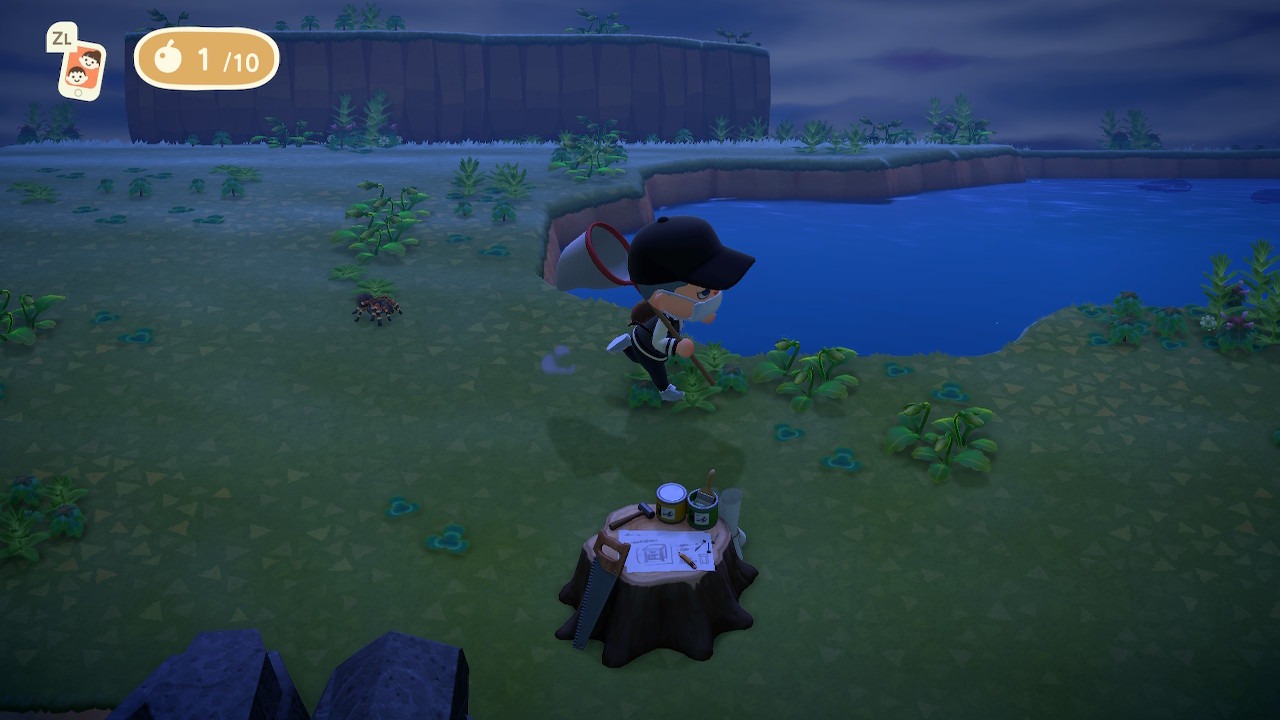1280x720 pixels.
Task: Click the pencil on the DIY blueprint
Action: tap(687, 560)
